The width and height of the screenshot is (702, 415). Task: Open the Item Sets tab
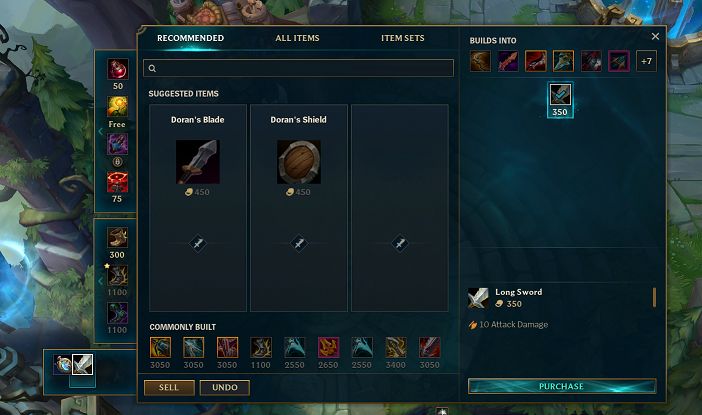pos(402,38)
